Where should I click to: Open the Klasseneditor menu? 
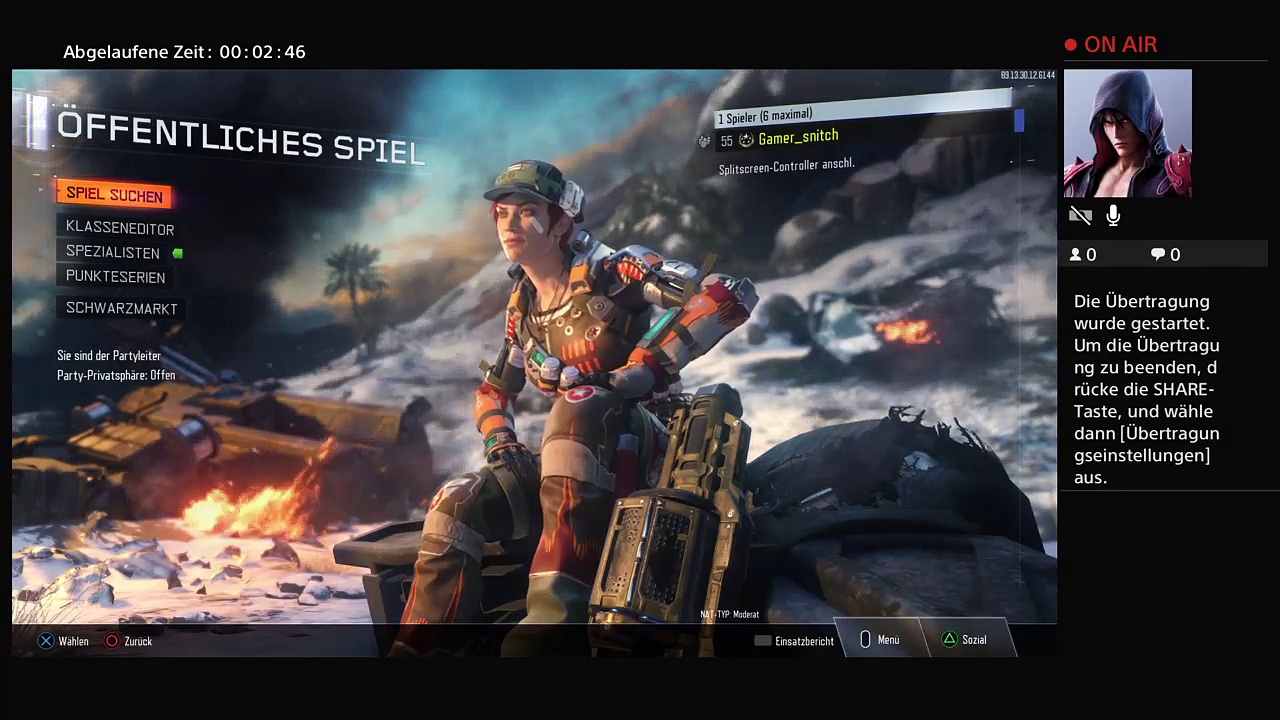[120, 228]
